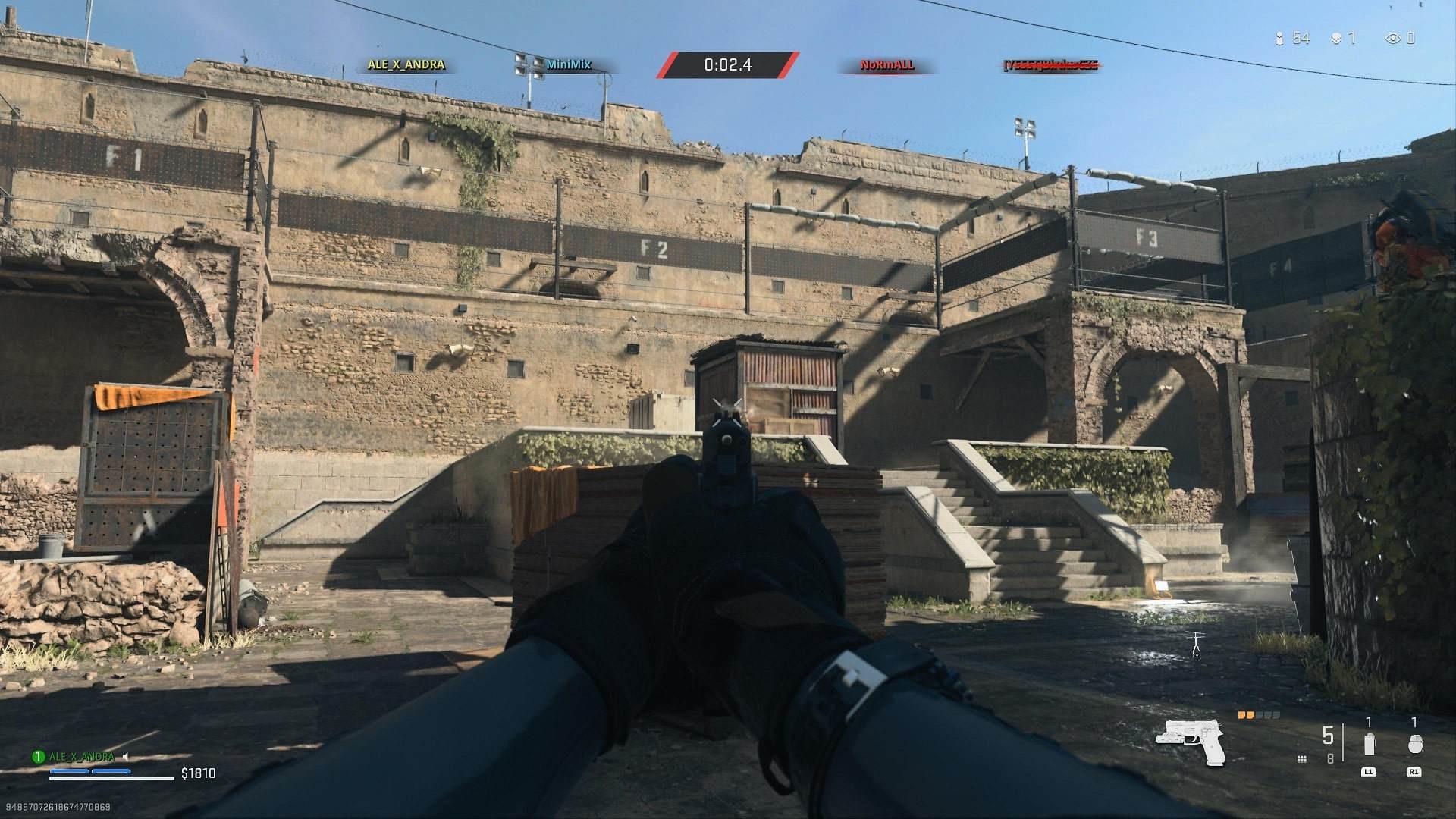Image resolution: width=1456 pixels, height=819 pixels.
Task: Click the spectators eye icon
Action: point(1393,38)
